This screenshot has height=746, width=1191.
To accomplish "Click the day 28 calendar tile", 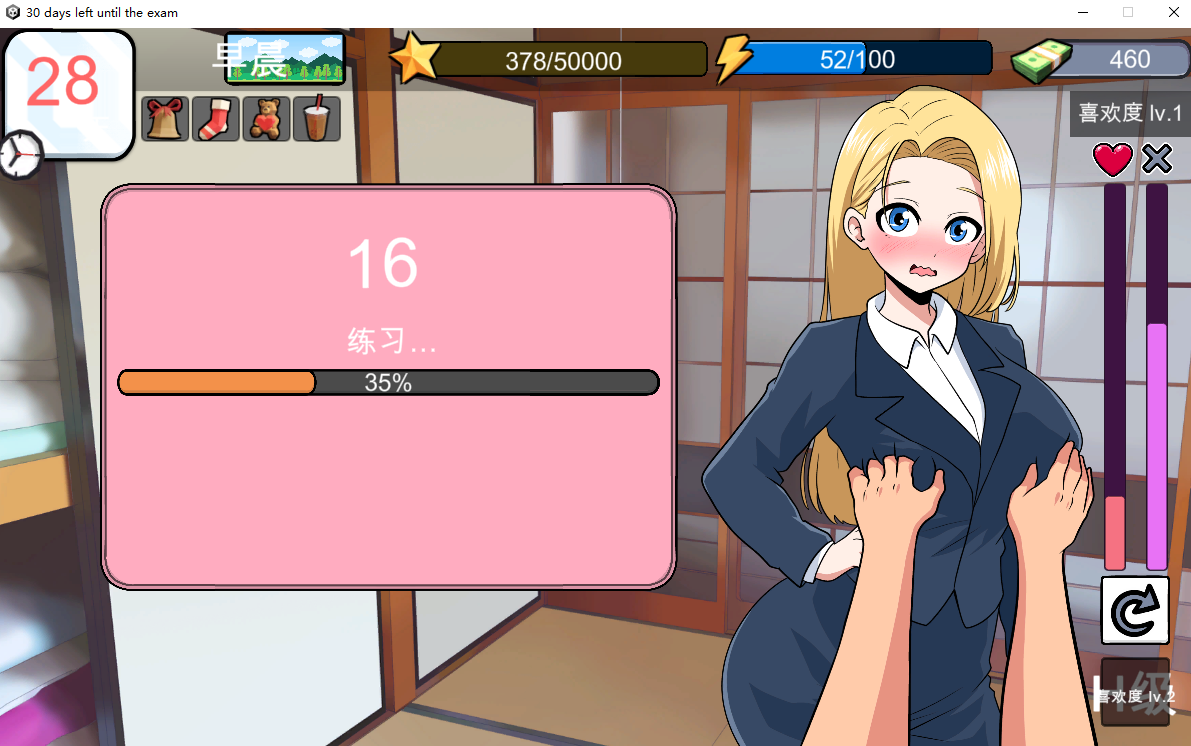I will [68, 88].
